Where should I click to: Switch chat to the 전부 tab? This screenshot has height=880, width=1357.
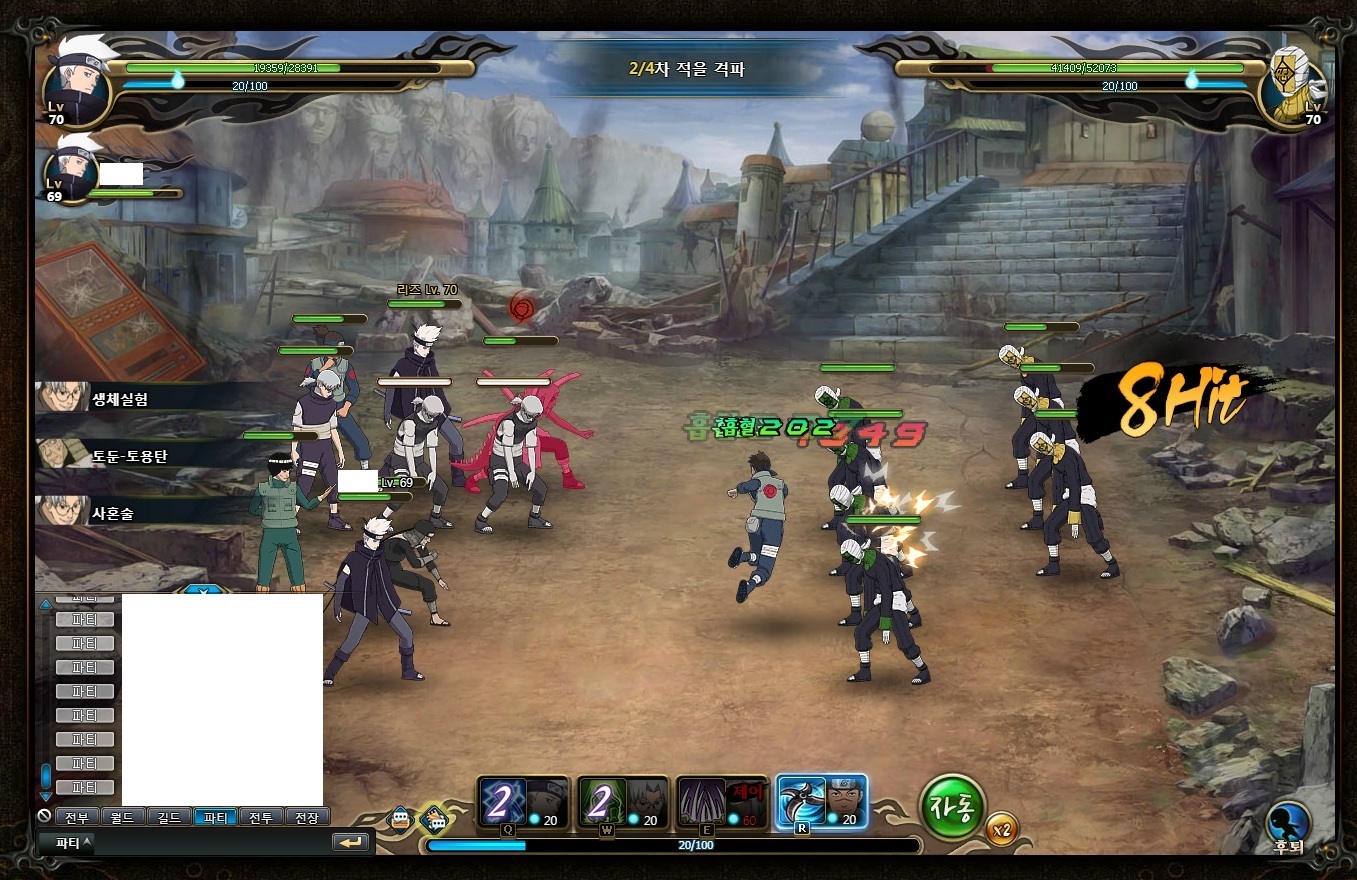(77, 817)
